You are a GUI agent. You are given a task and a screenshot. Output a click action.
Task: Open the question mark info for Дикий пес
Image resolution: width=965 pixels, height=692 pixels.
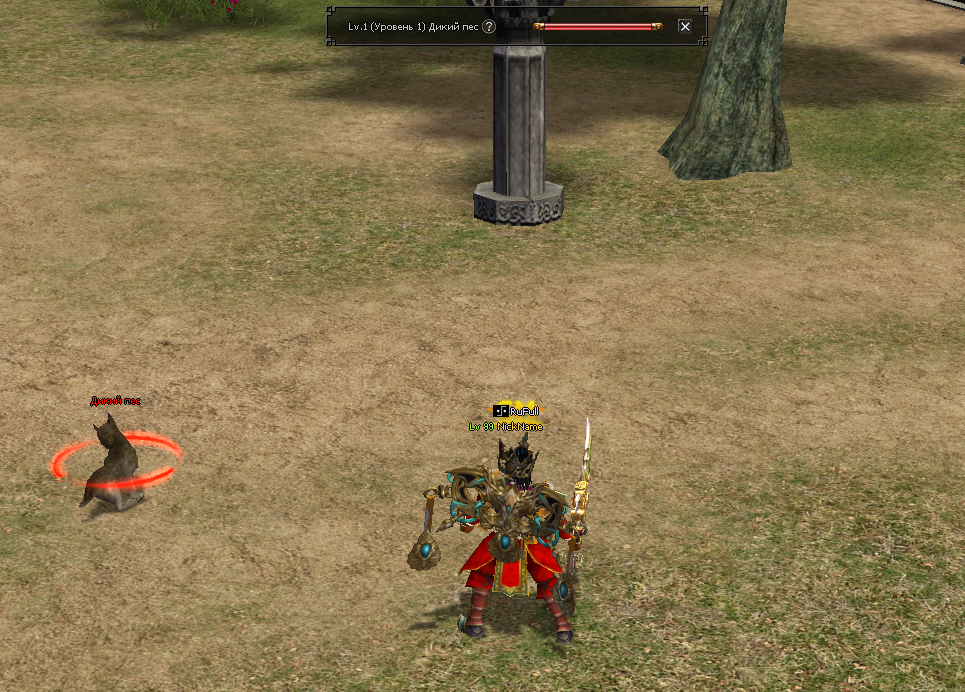(489, 27)
